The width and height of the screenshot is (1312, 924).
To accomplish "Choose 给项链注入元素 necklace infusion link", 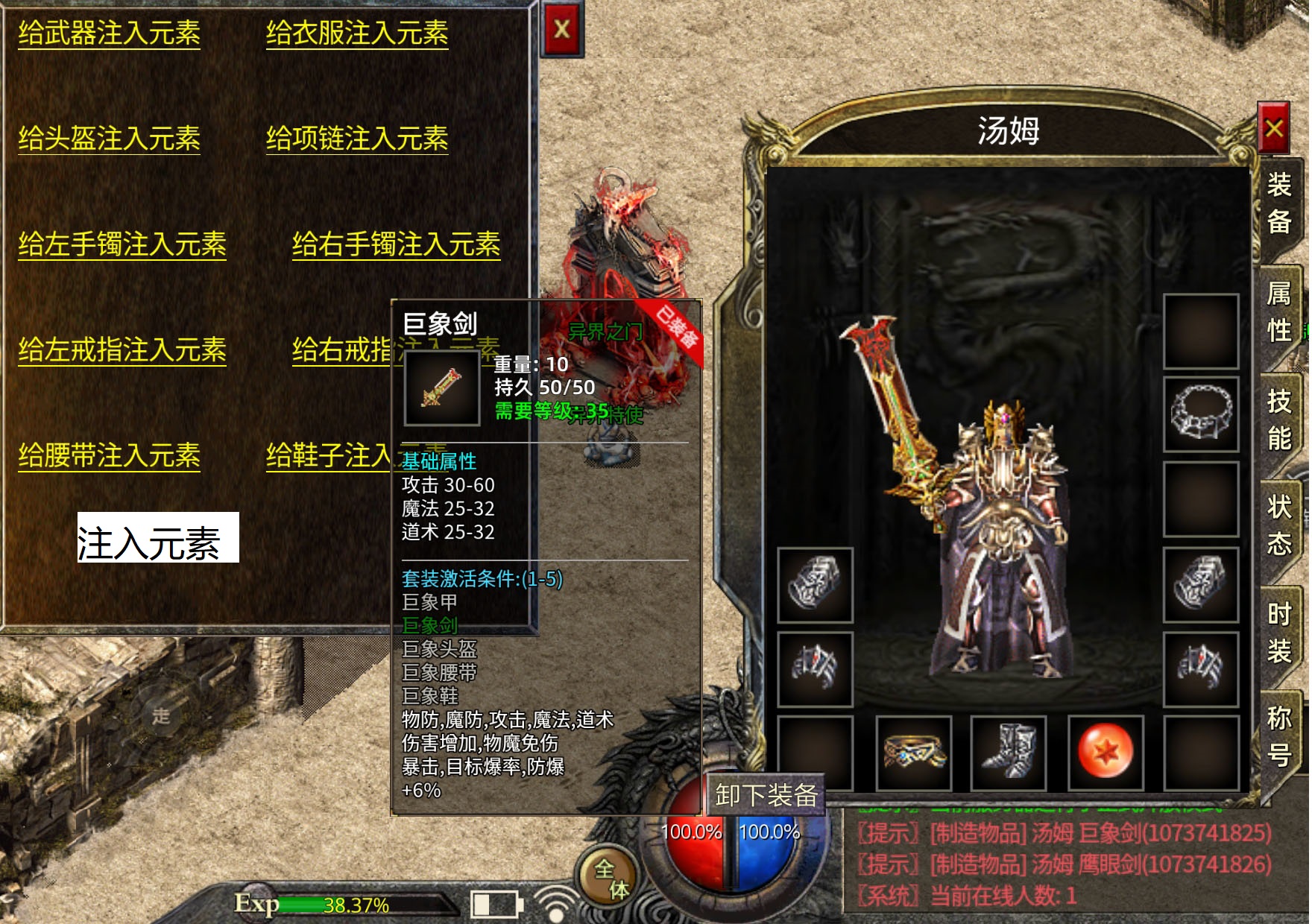I will click(357, 139).
